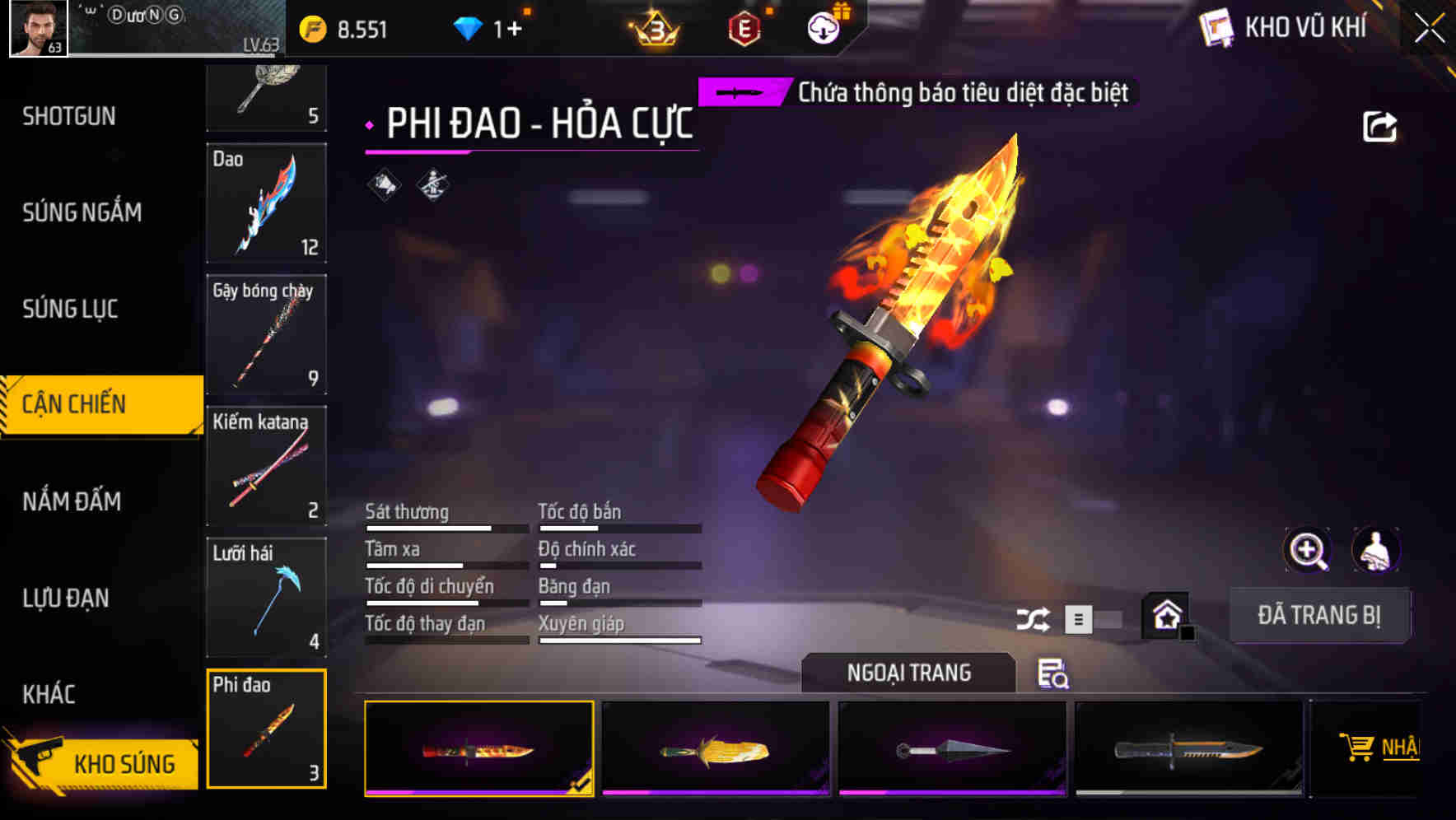Click the home favorite icon near toggle
The image size is (1456, 820).
[x=1165, y=614]
